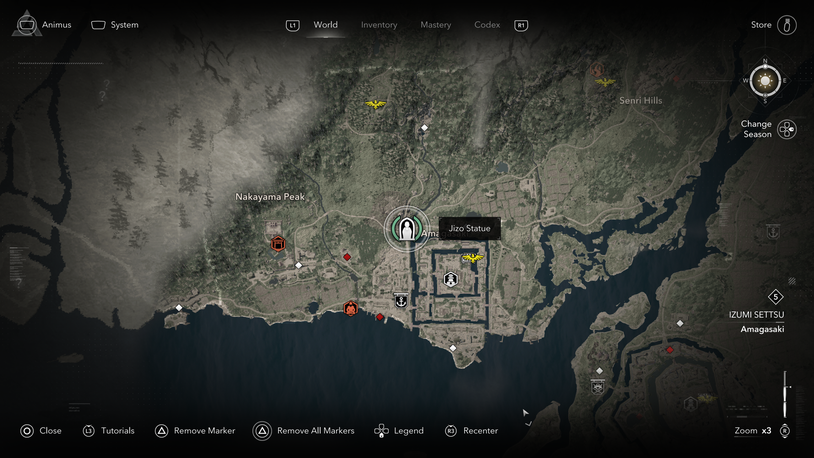The image size is (814, 458).
Task: Change the map season
Action: pyautogui.click(x=786, y=129)
